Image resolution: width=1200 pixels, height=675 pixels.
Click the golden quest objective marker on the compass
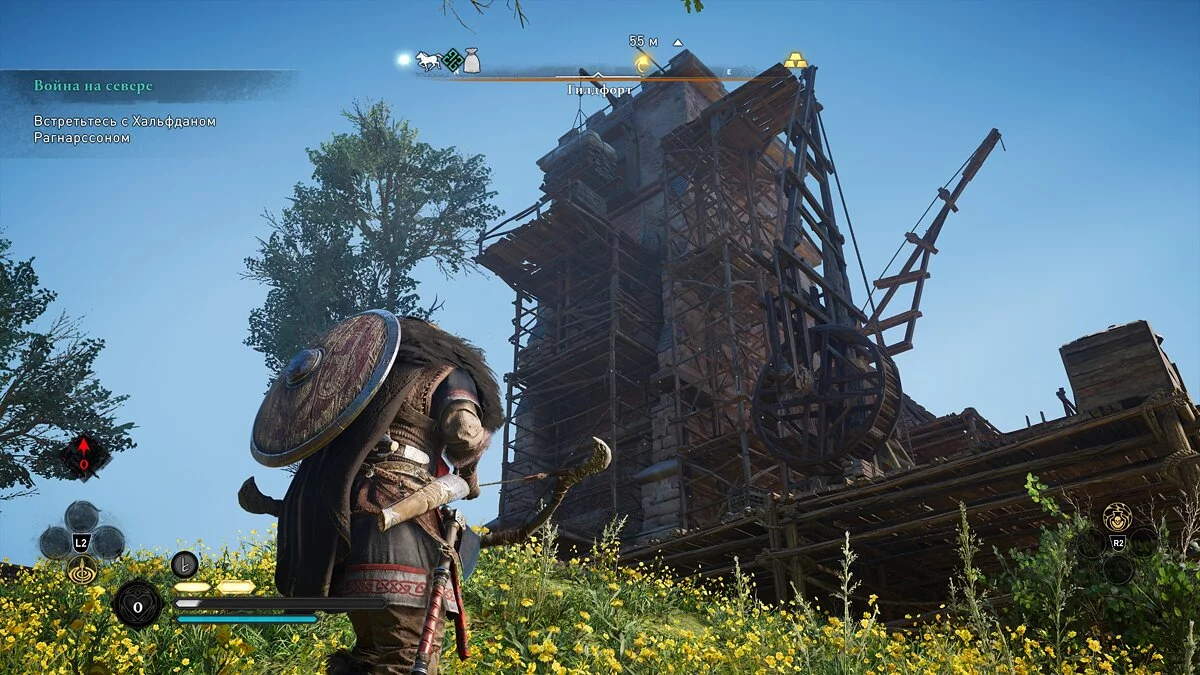(x=644, y=63)
